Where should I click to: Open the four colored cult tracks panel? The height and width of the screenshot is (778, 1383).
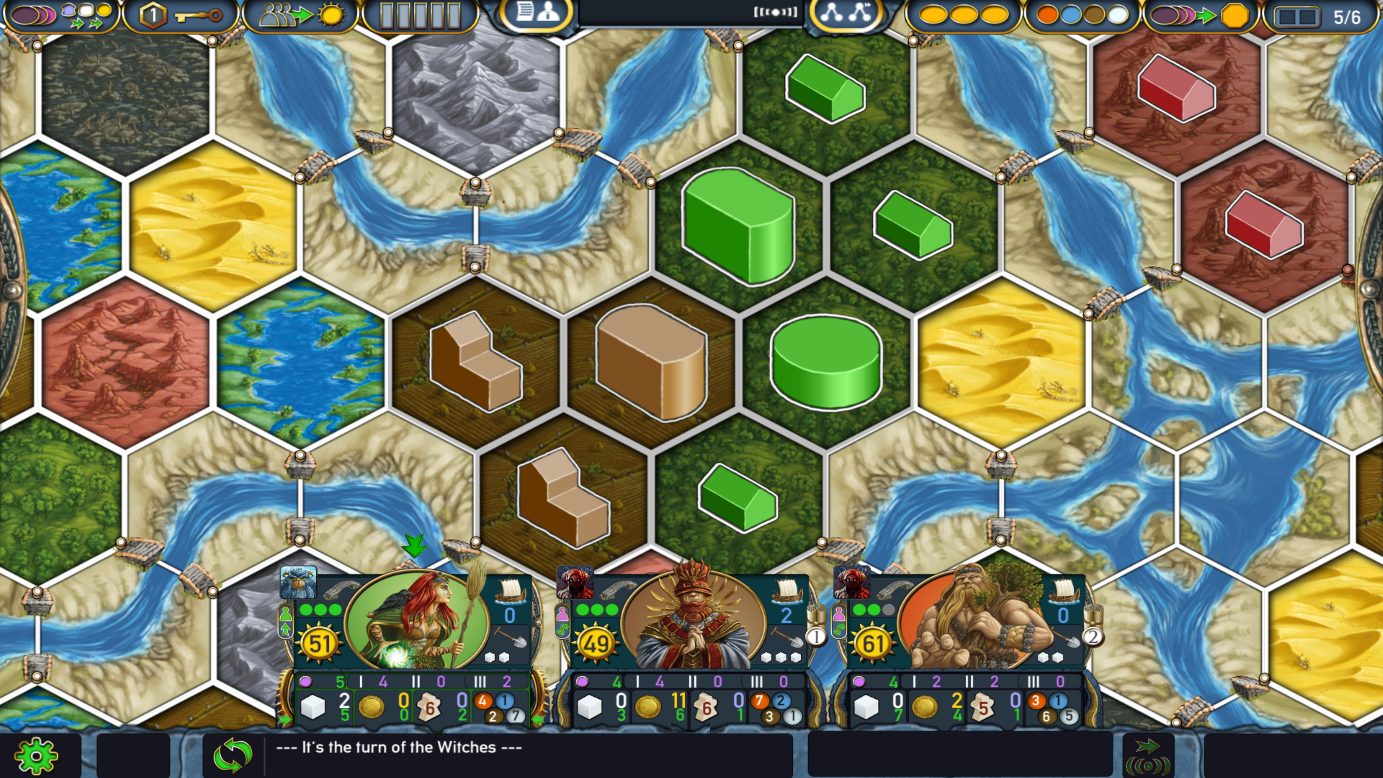1082,16
